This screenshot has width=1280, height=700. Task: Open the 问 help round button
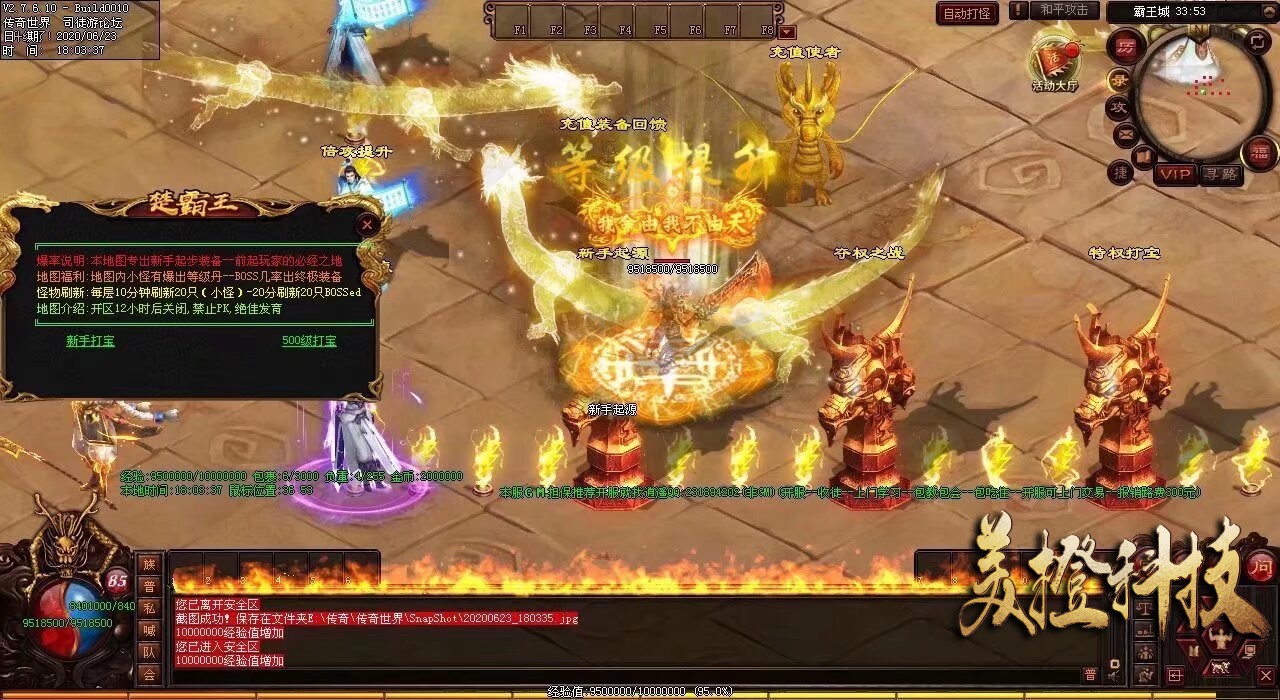pos(1261,565)
